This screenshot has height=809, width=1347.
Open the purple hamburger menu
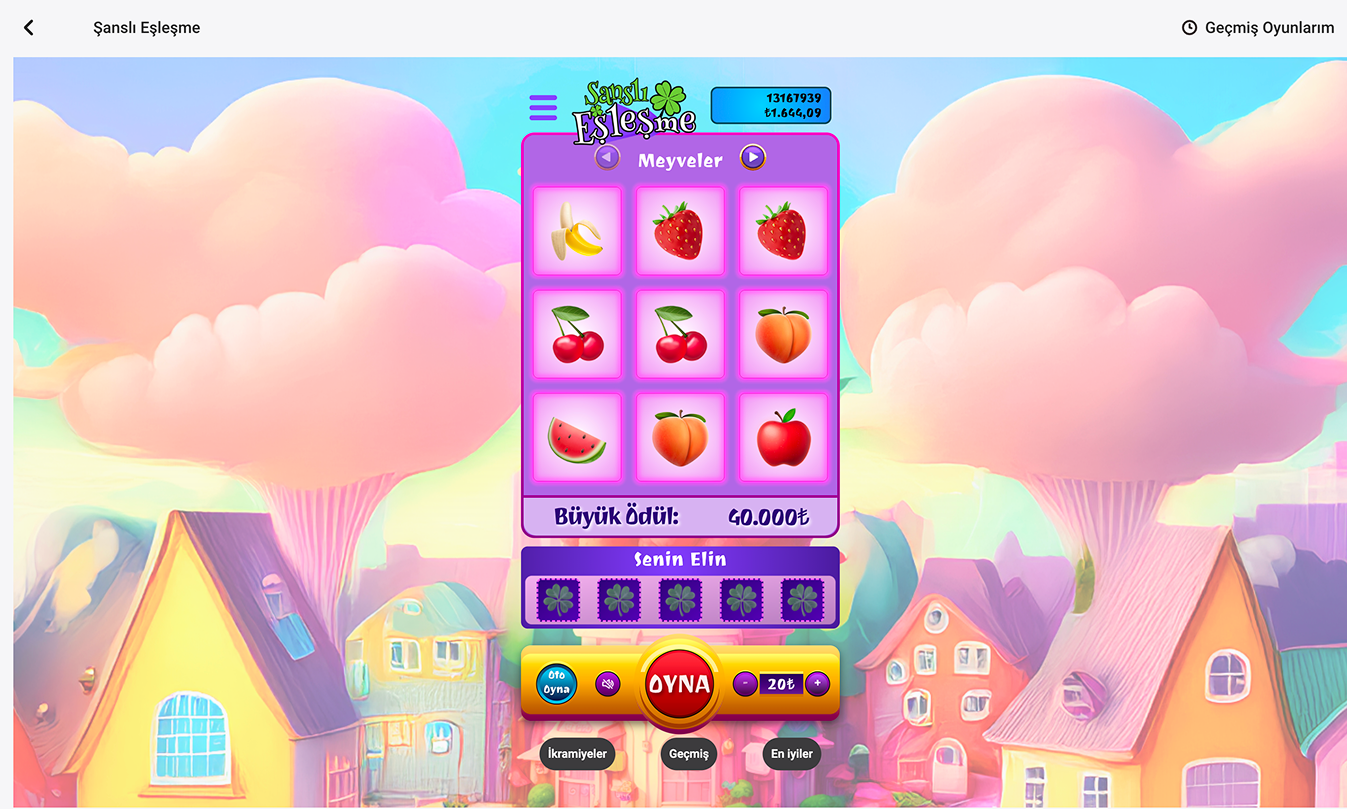tap(543, 108)
